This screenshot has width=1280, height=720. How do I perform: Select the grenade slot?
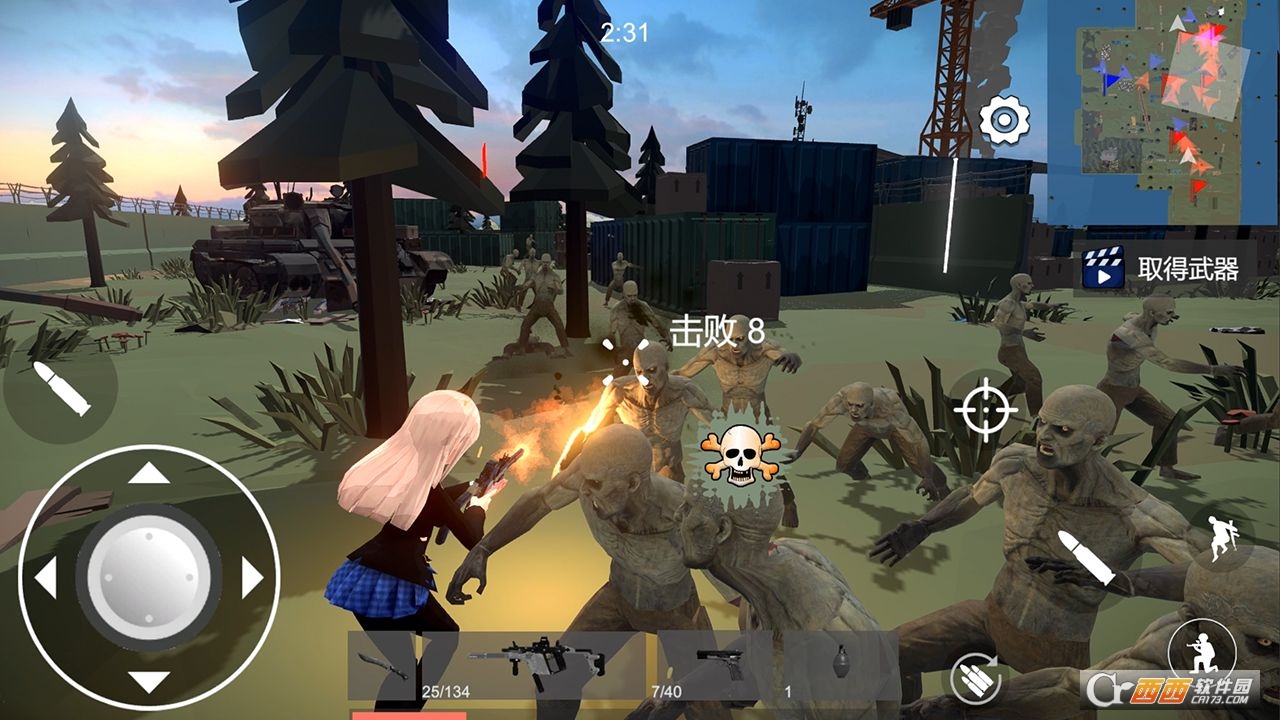tap(840, 665)
